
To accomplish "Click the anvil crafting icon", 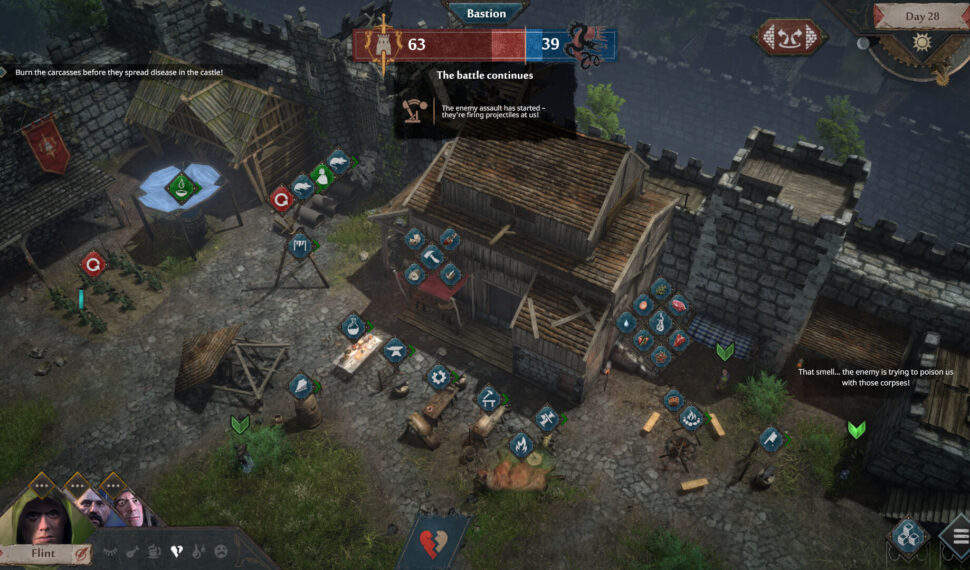I will [393, 350].
